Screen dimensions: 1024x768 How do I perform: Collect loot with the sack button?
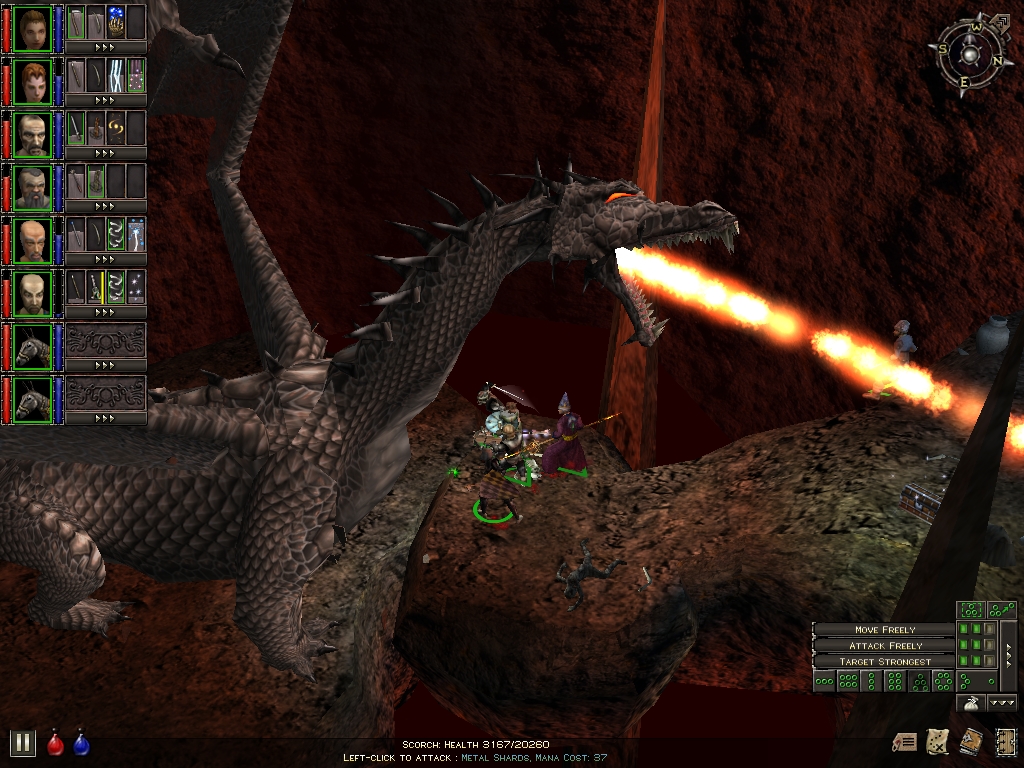pyautogui.click(x=970, y=703)
